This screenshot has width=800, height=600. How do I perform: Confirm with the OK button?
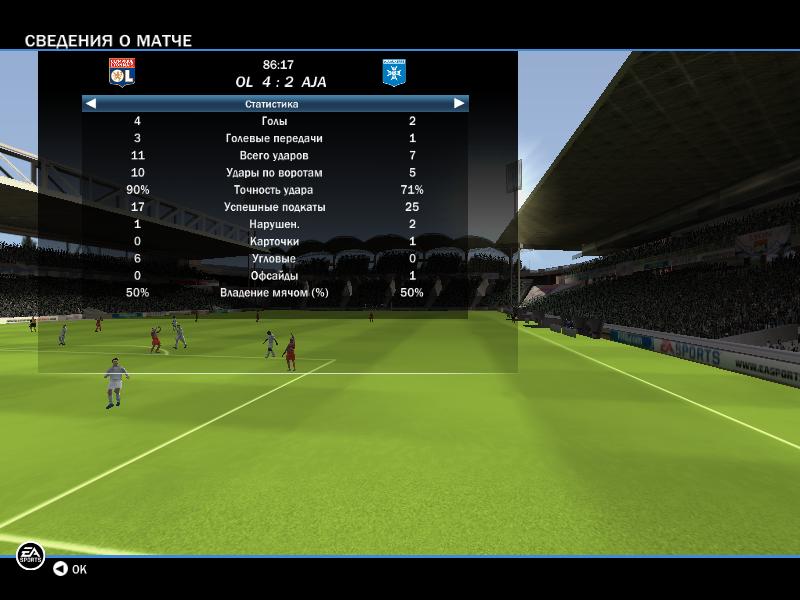[x=70, y=569]
